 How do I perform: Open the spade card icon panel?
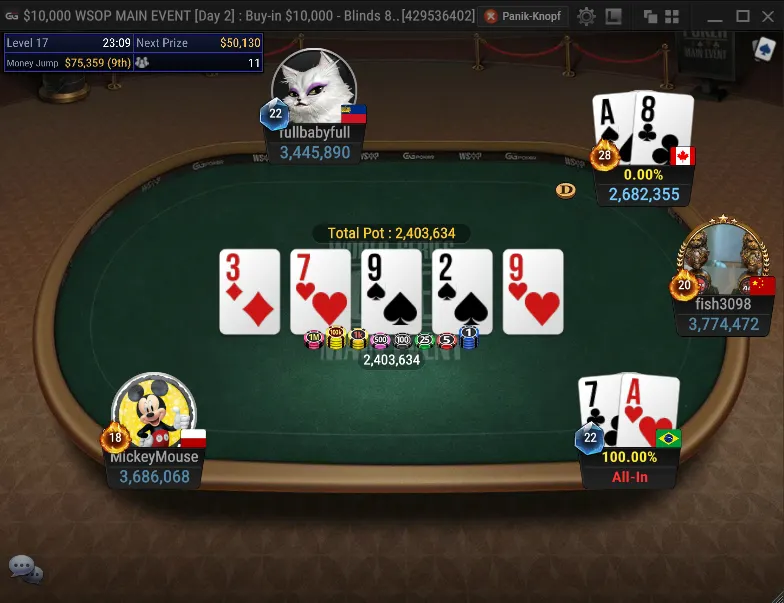(x=765, y=51)
